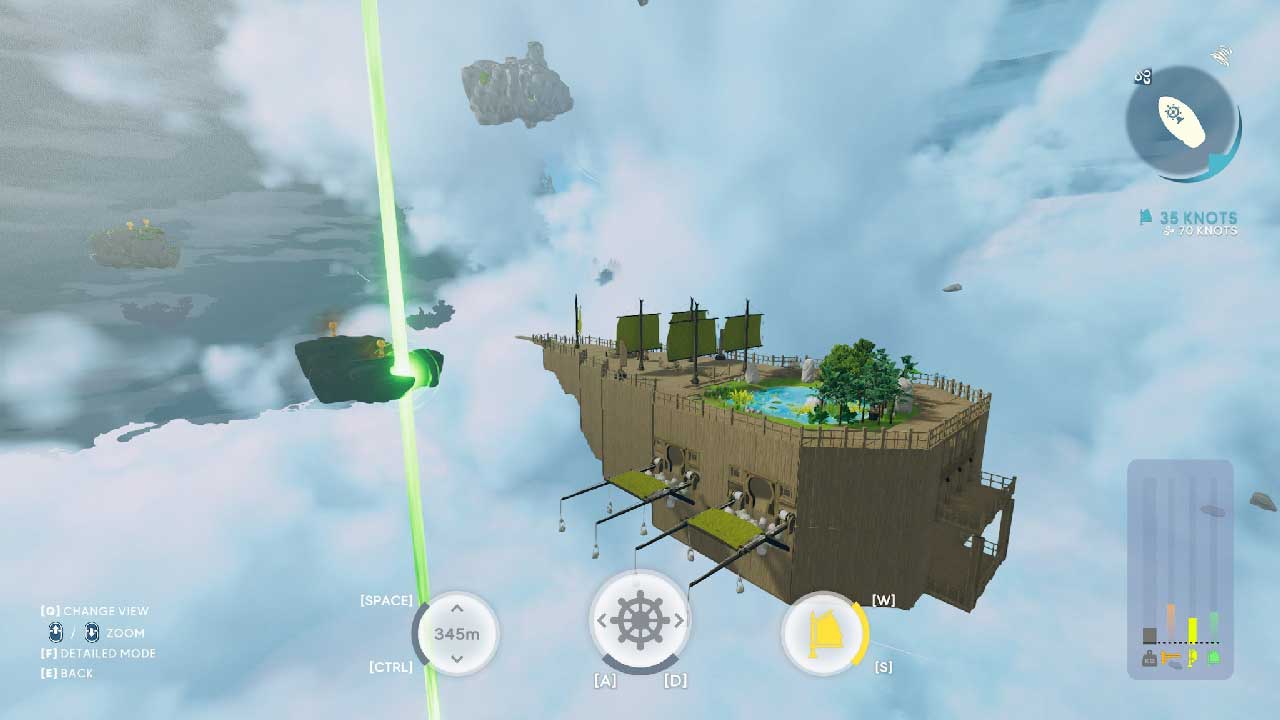Screen dimensions: 1280x720
Task: Steer right with the wheel's right arrow
Action: point(679,621)
